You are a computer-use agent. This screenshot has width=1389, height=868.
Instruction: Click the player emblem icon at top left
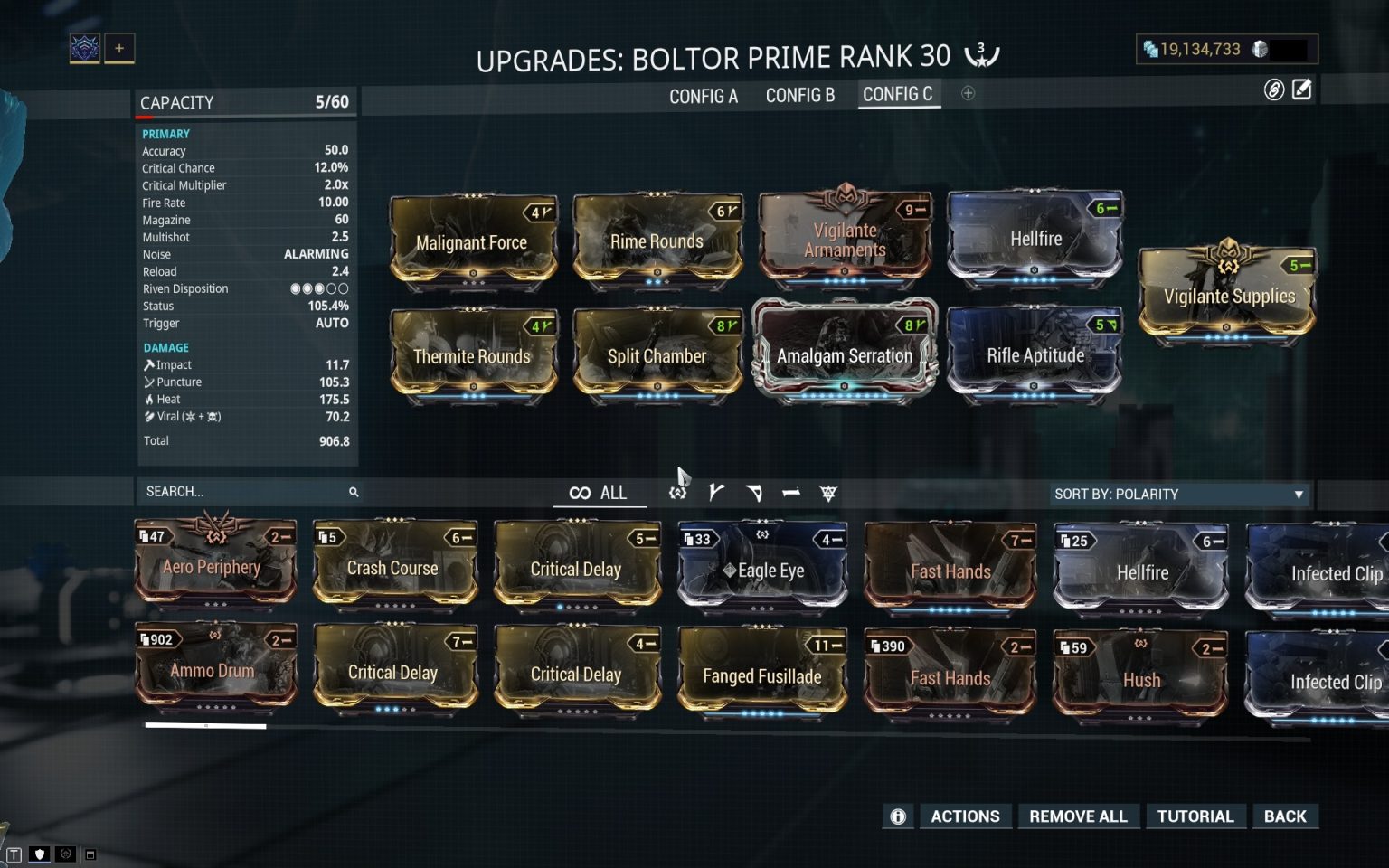tap(85, 48)
